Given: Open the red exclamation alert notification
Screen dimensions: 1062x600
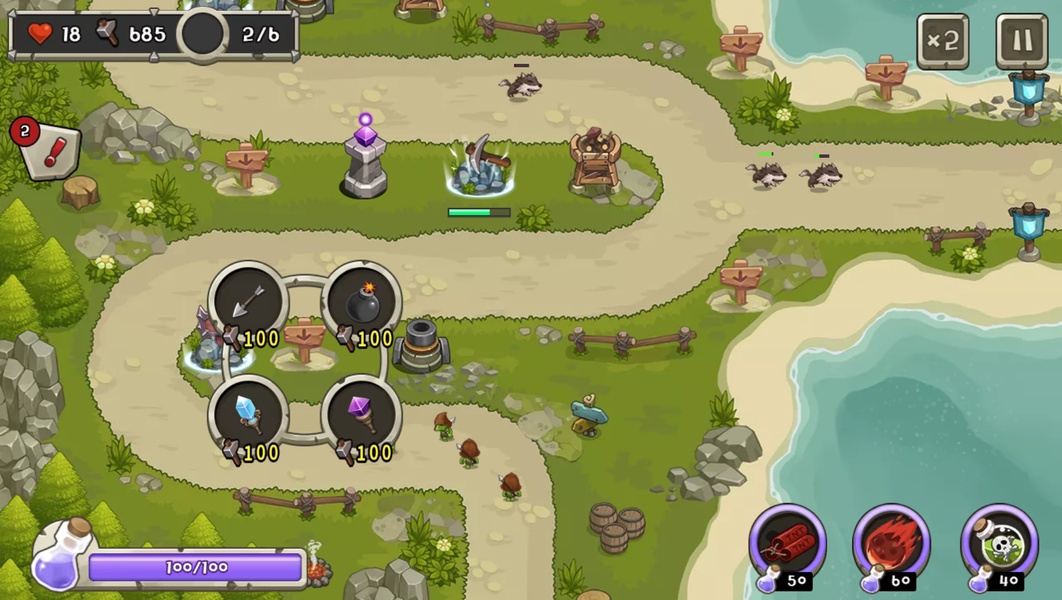Looking at the screenshot, I should click(x=49, y=151).
